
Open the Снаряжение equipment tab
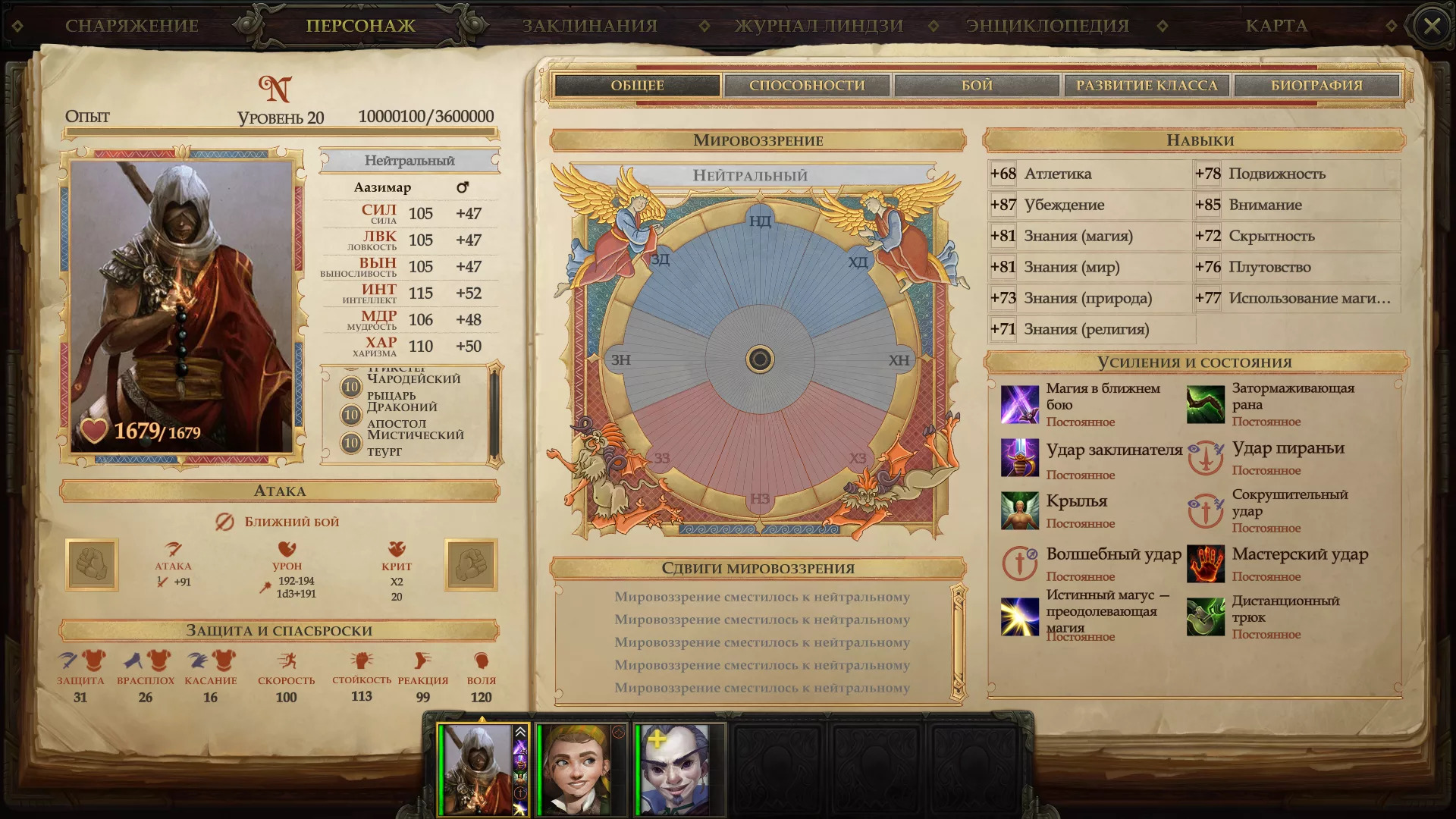coord(131,26)
